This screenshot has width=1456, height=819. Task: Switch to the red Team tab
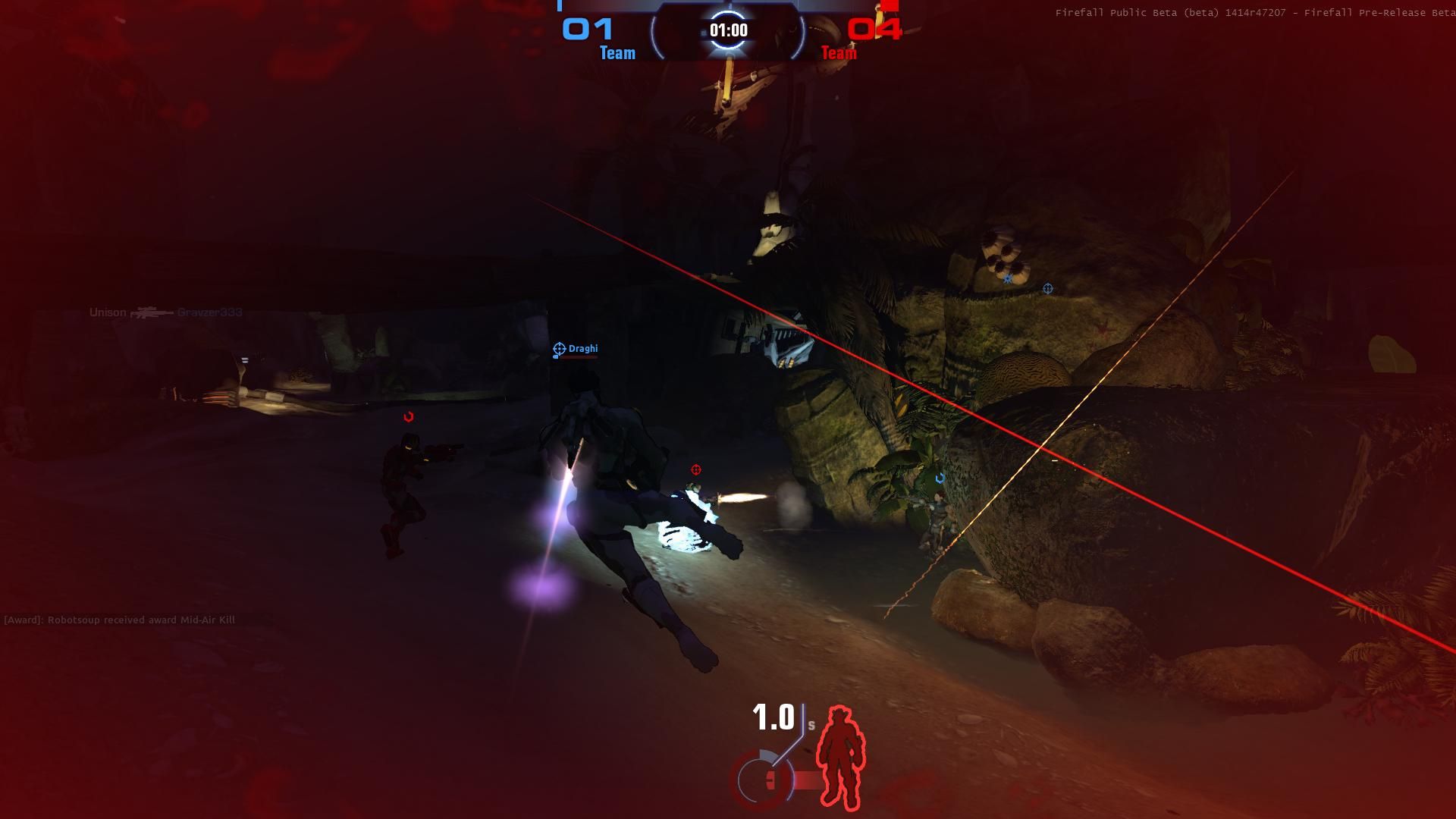[839, 53]
